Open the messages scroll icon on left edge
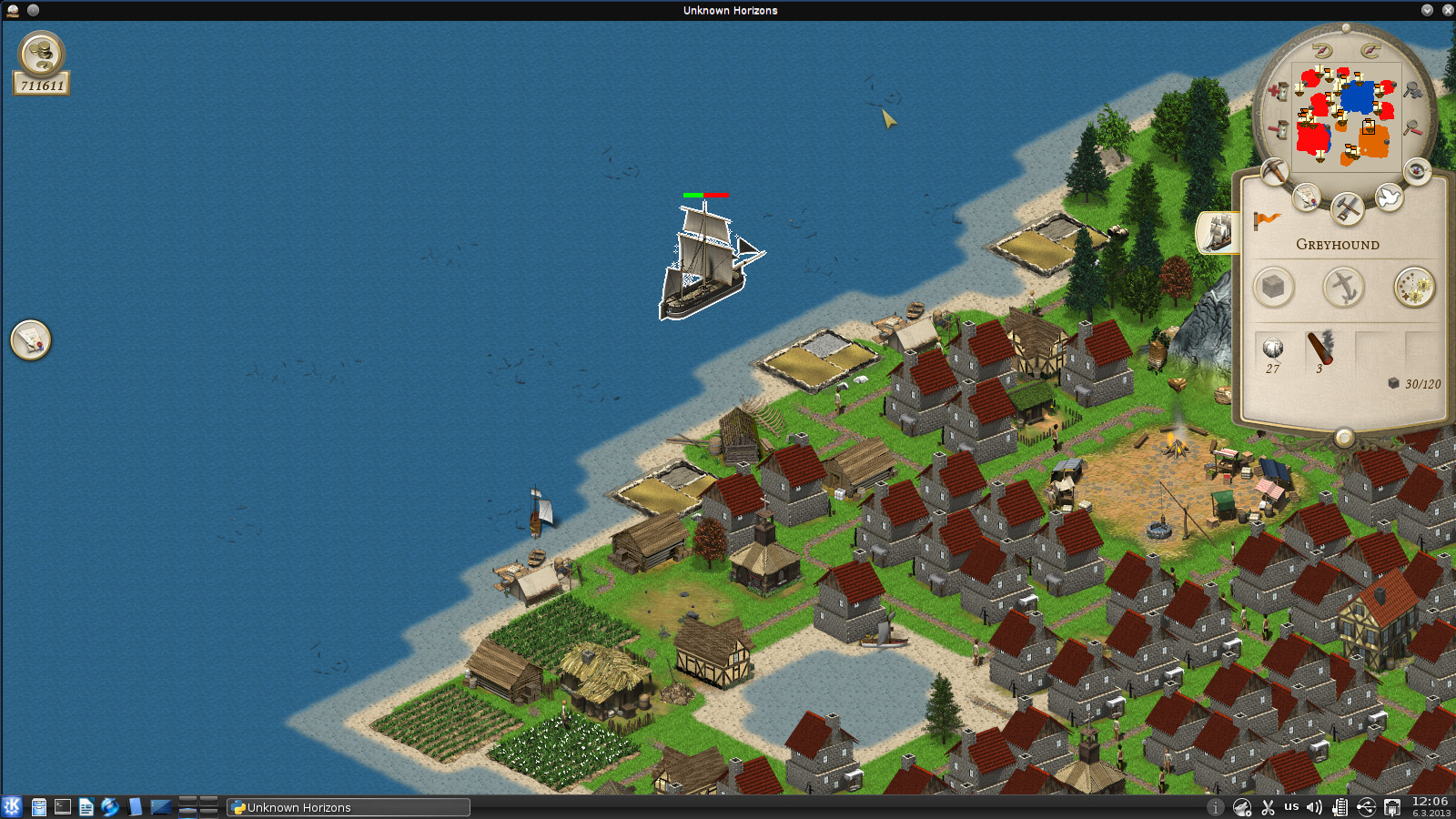Image resolution: width=1456 pixels, height=819 pixels. click(31, 340)
